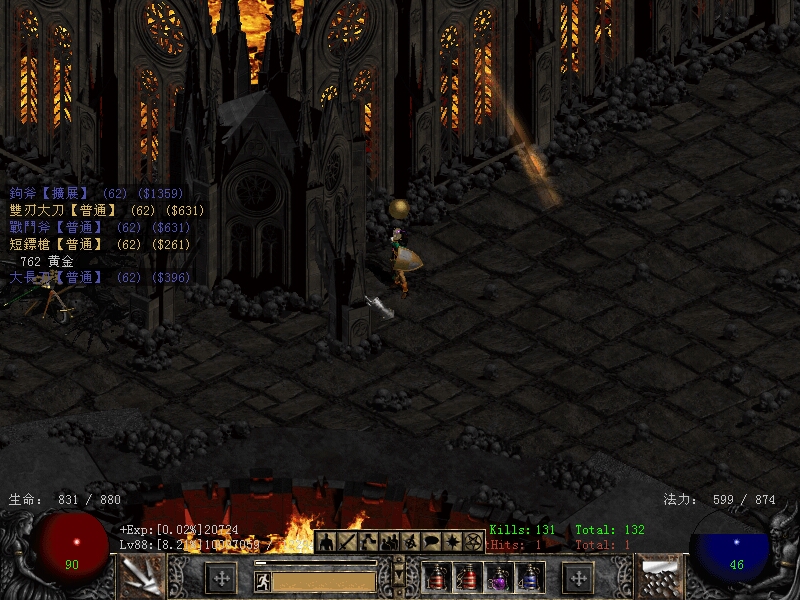Open the message log speech bubble icon
800x600 pixels.
point(432,542)
